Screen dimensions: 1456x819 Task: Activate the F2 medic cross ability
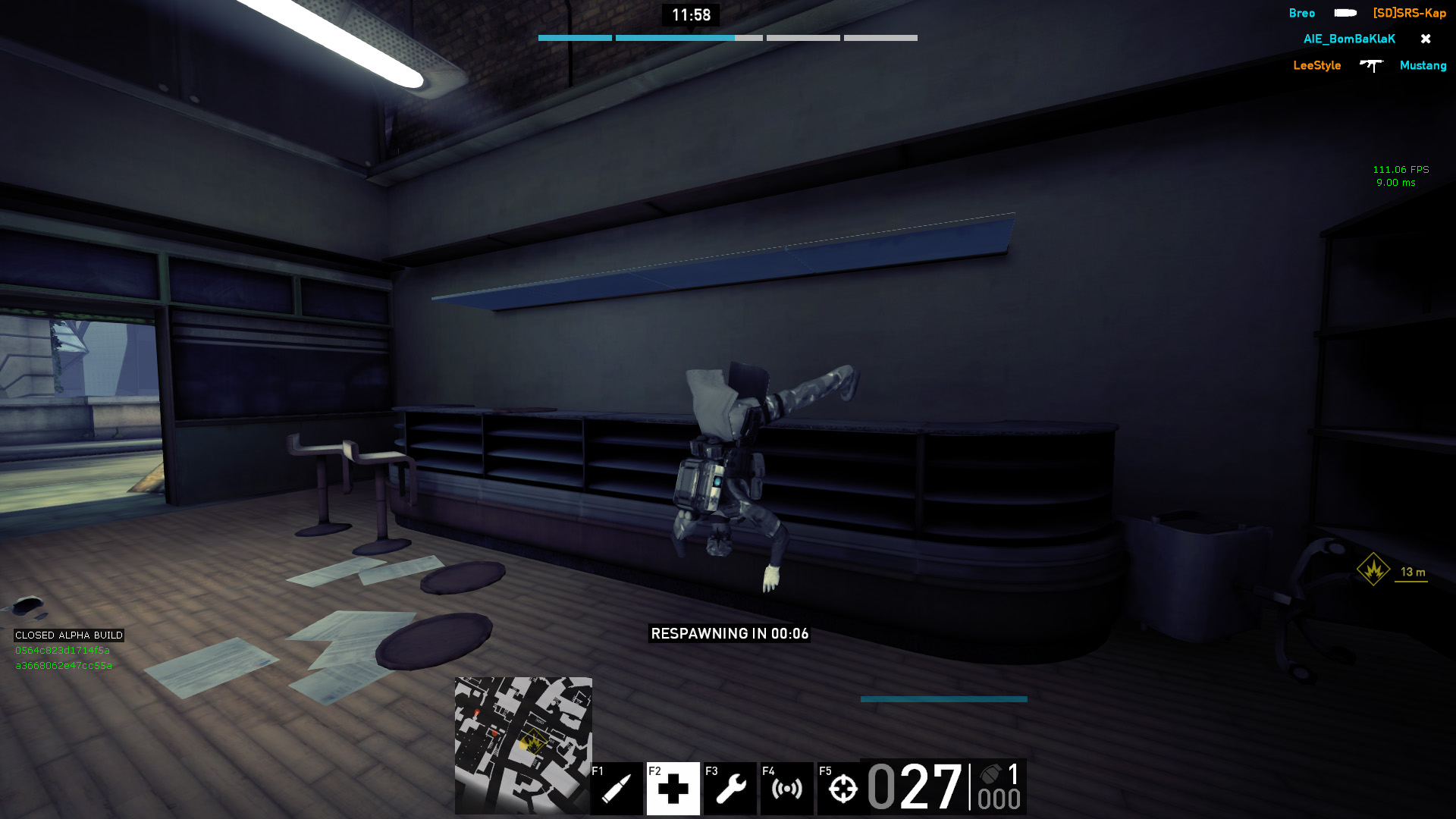pos(673,789)
